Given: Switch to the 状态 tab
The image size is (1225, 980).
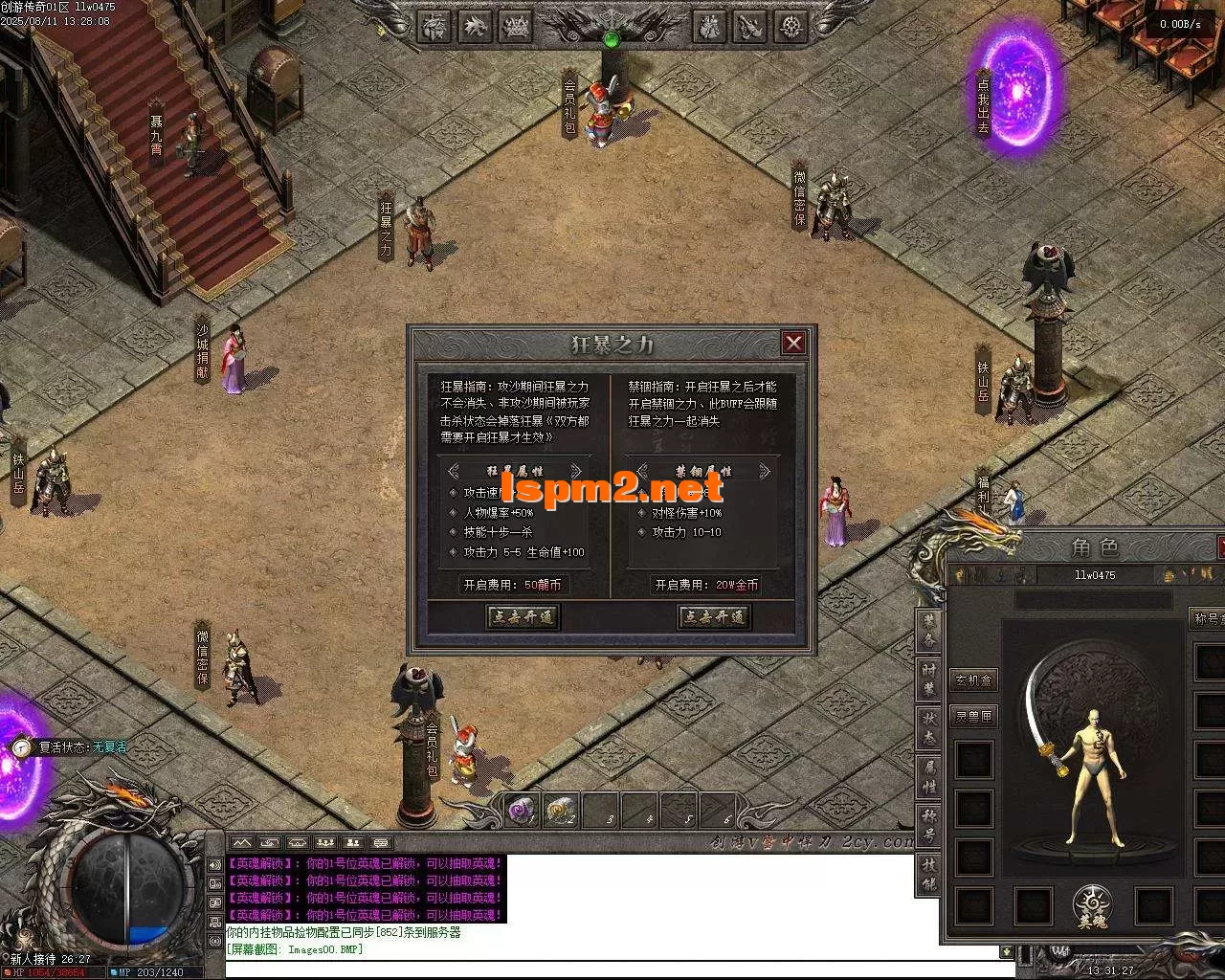Looking at the screenshot, I should click(928, 728).
